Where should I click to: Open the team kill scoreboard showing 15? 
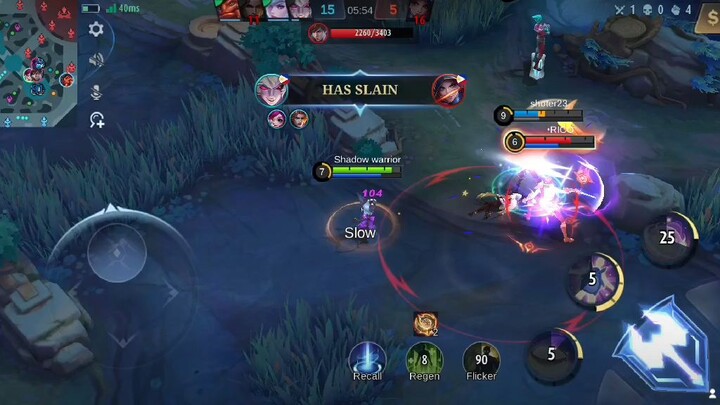click(x=327, y=9)
